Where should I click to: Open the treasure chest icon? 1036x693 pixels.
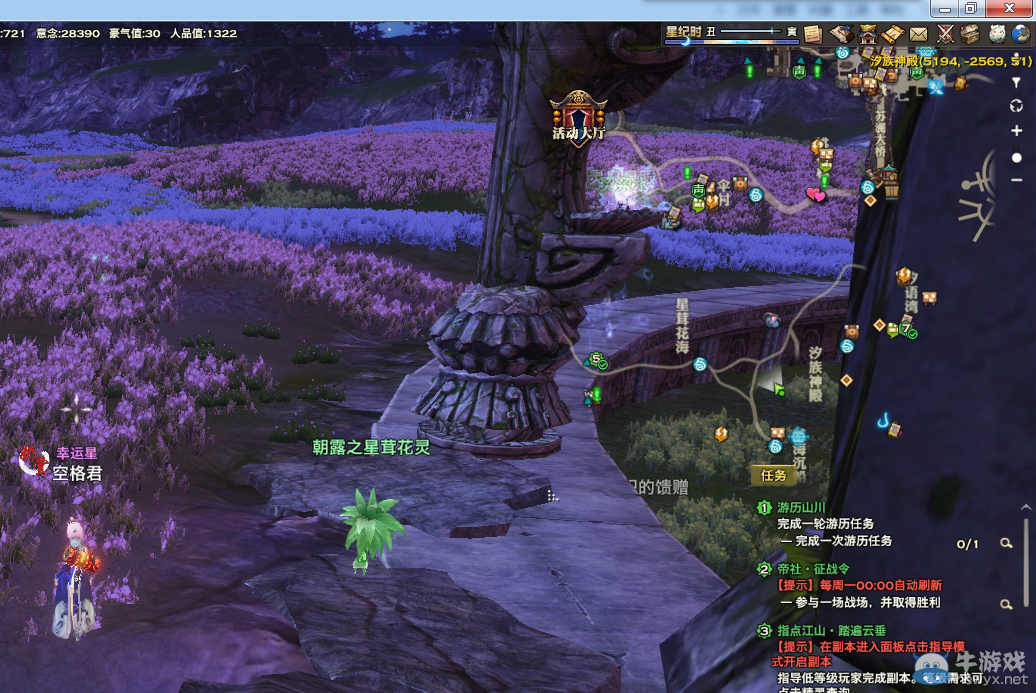pos(970,34)
